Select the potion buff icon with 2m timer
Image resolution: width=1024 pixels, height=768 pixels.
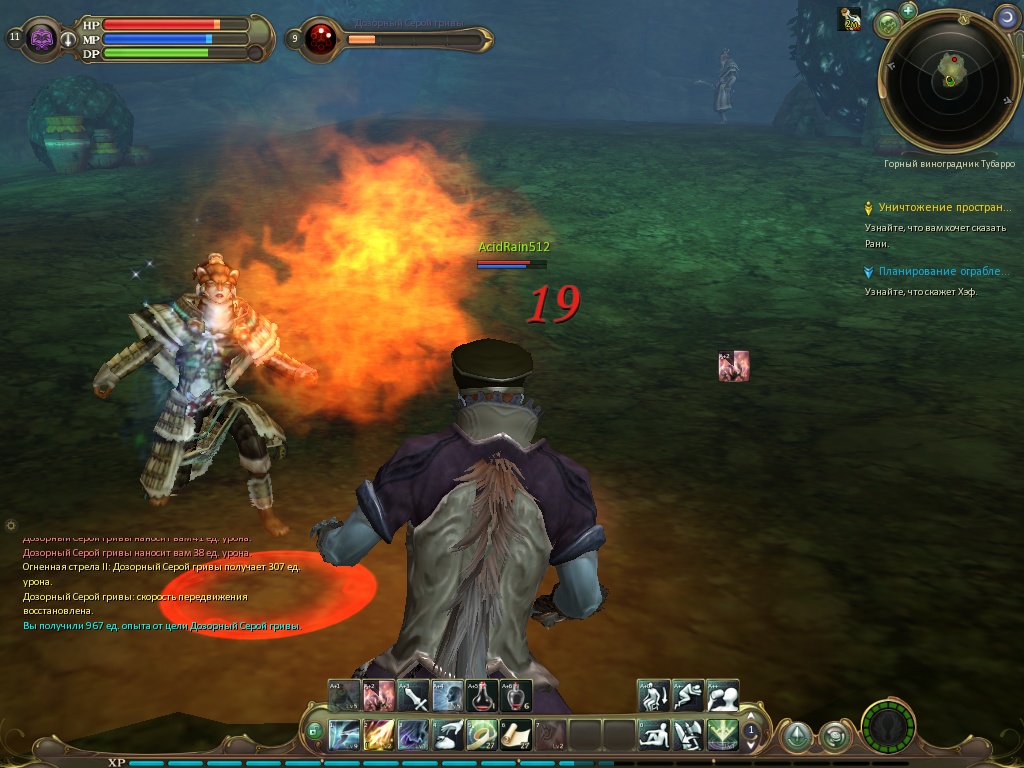click(849, 18)
